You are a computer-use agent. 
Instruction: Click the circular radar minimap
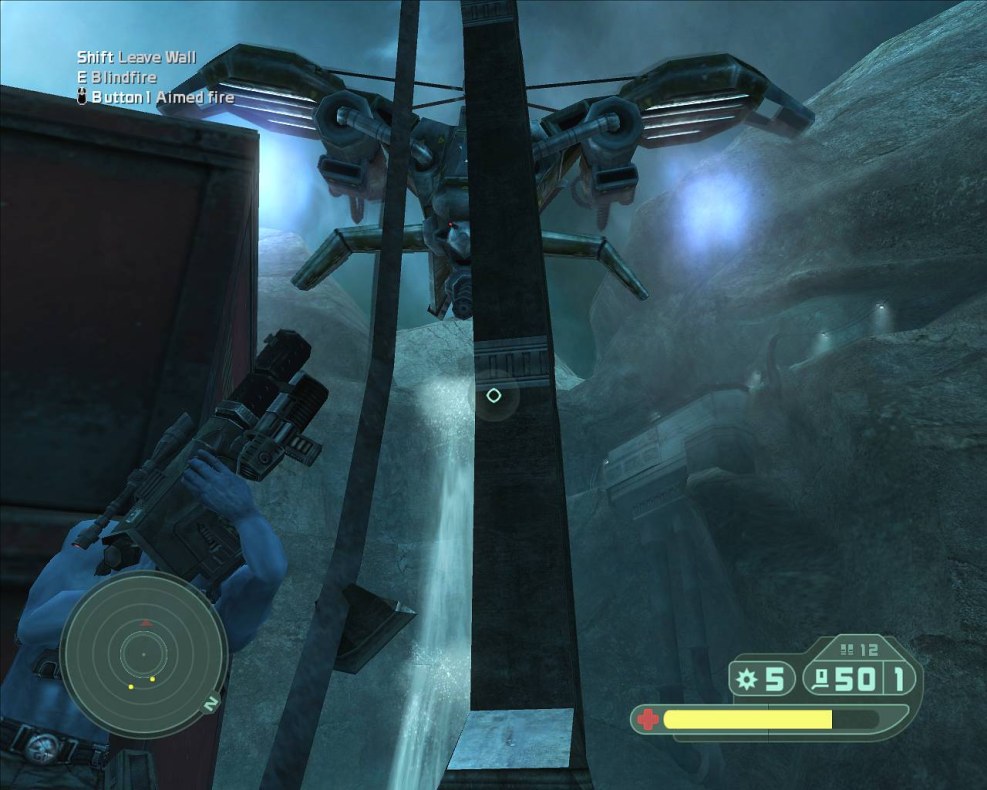141,656
